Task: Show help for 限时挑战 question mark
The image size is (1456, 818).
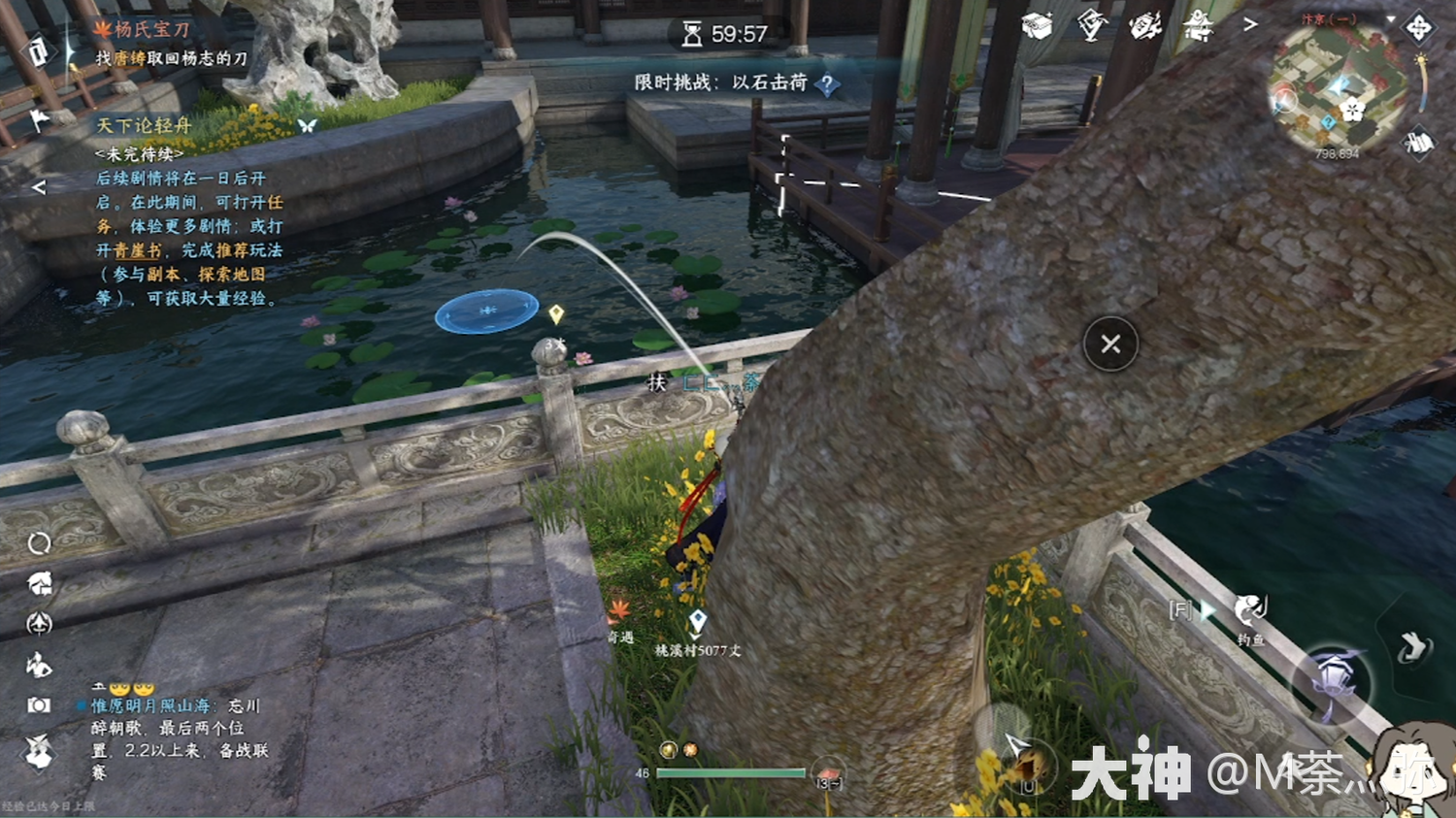Action: point(827,84)
